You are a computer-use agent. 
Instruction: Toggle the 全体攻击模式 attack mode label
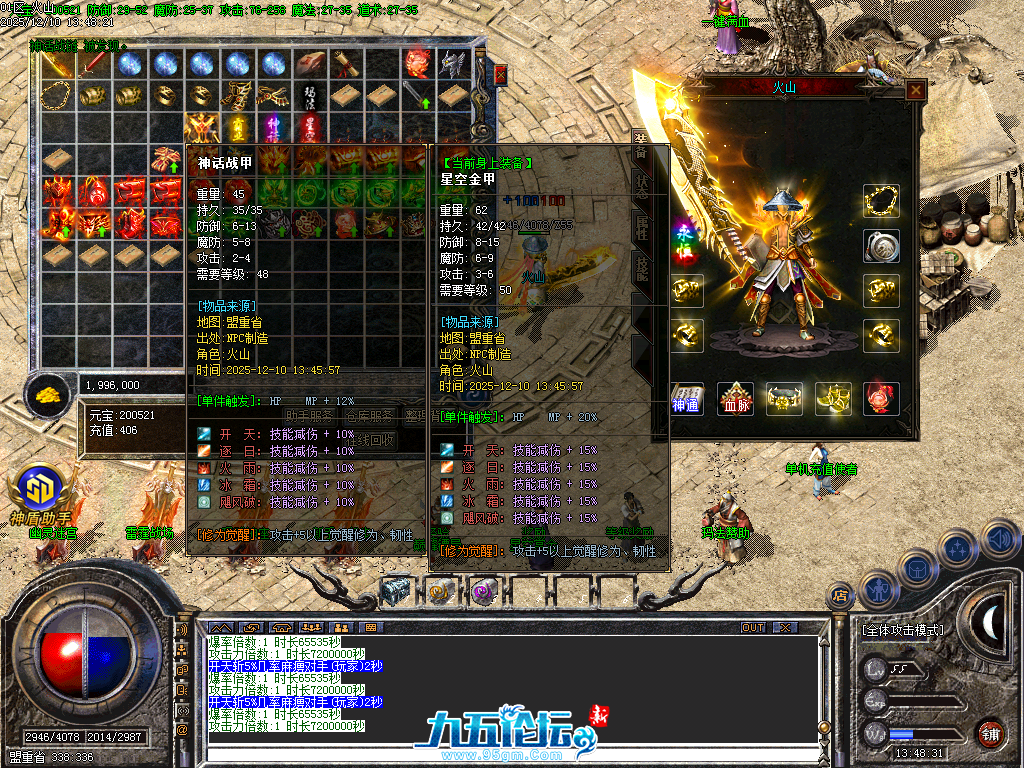tap(902, 631)
